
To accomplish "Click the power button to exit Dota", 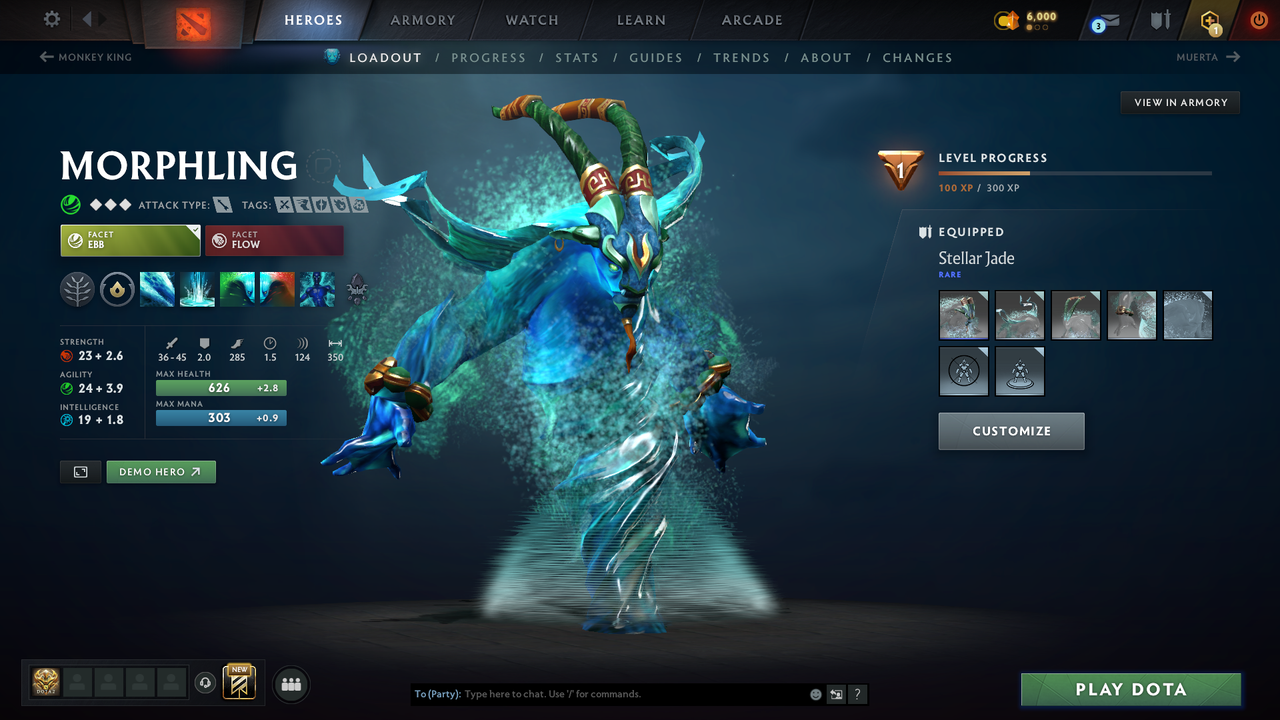I will click(1258, 20).
